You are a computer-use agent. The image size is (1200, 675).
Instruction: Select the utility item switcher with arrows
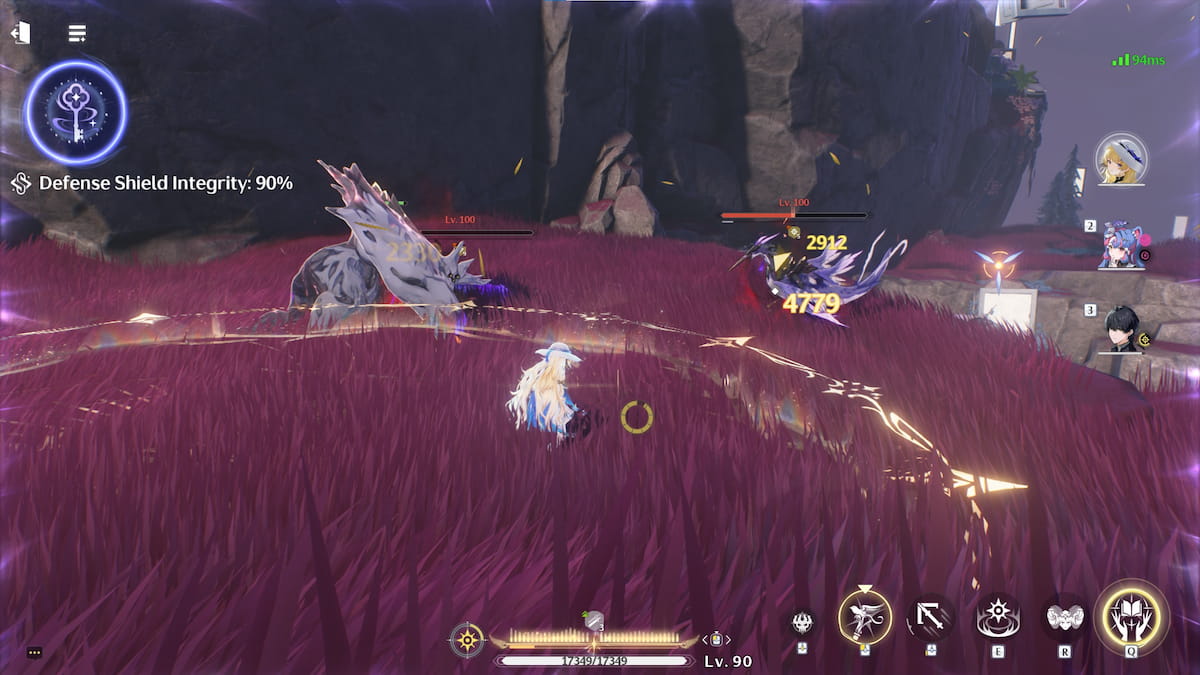coord(716,639)
